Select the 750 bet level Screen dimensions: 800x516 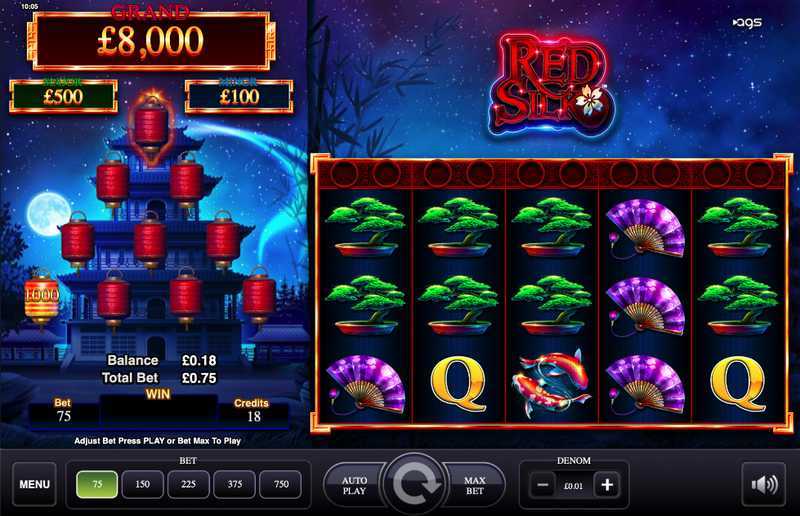click(280, 485)
